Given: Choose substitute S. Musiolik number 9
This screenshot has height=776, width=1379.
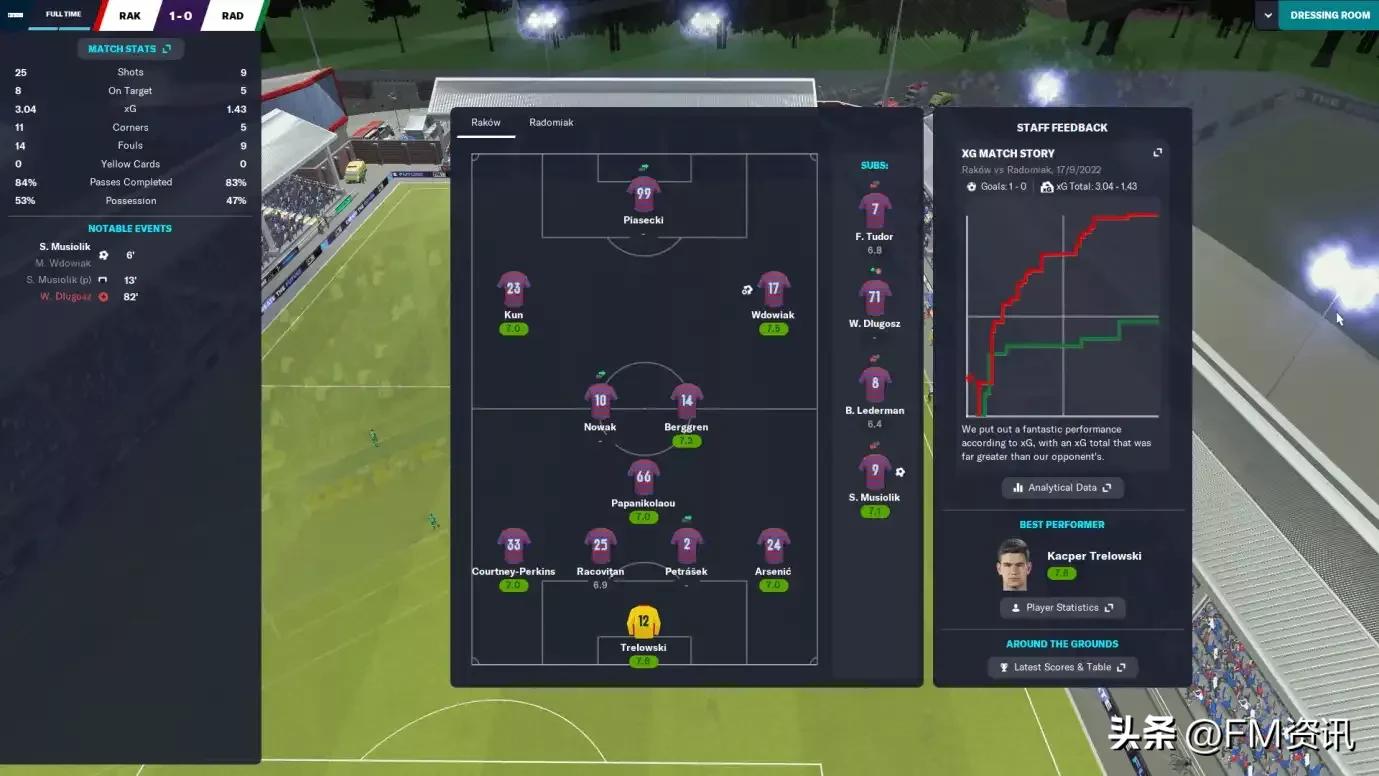Looking at the screenshot, I should point(874,472).
